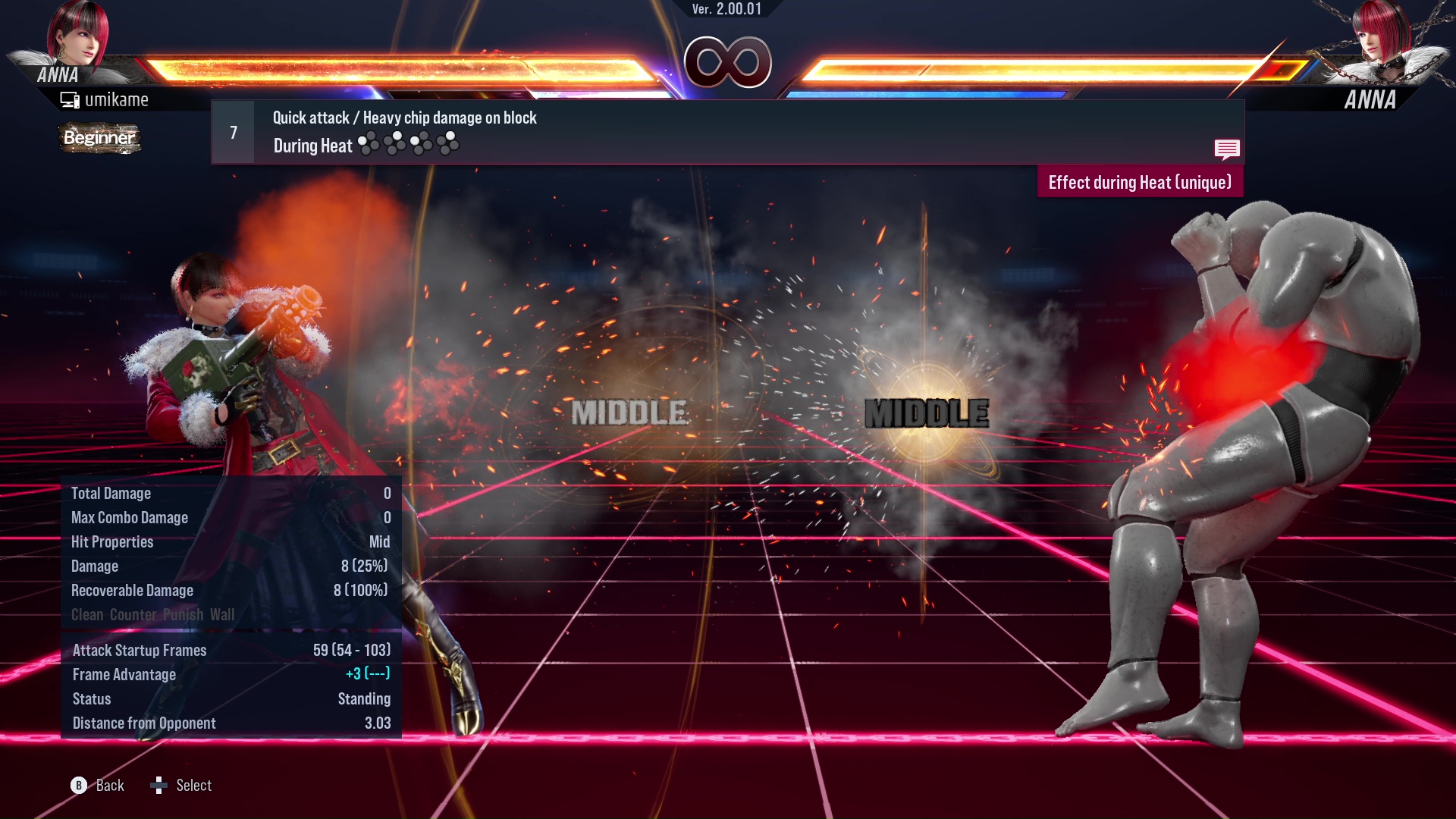This screenshot has height=819, width=1456.
Task: Click the first button-combo input icon after During Heat
Action: click(369, 142)
